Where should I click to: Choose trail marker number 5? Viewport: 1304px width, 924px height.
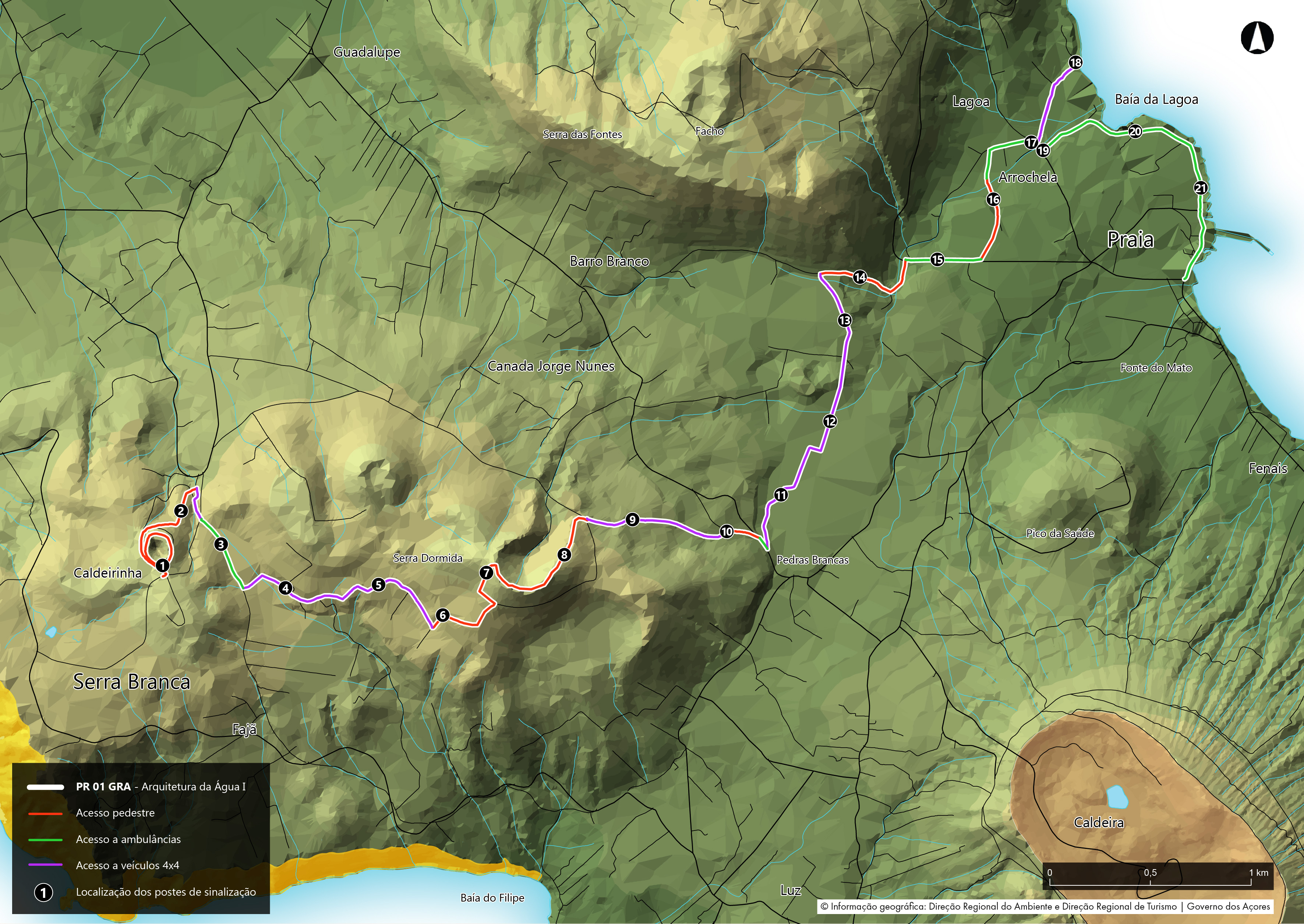378,585
